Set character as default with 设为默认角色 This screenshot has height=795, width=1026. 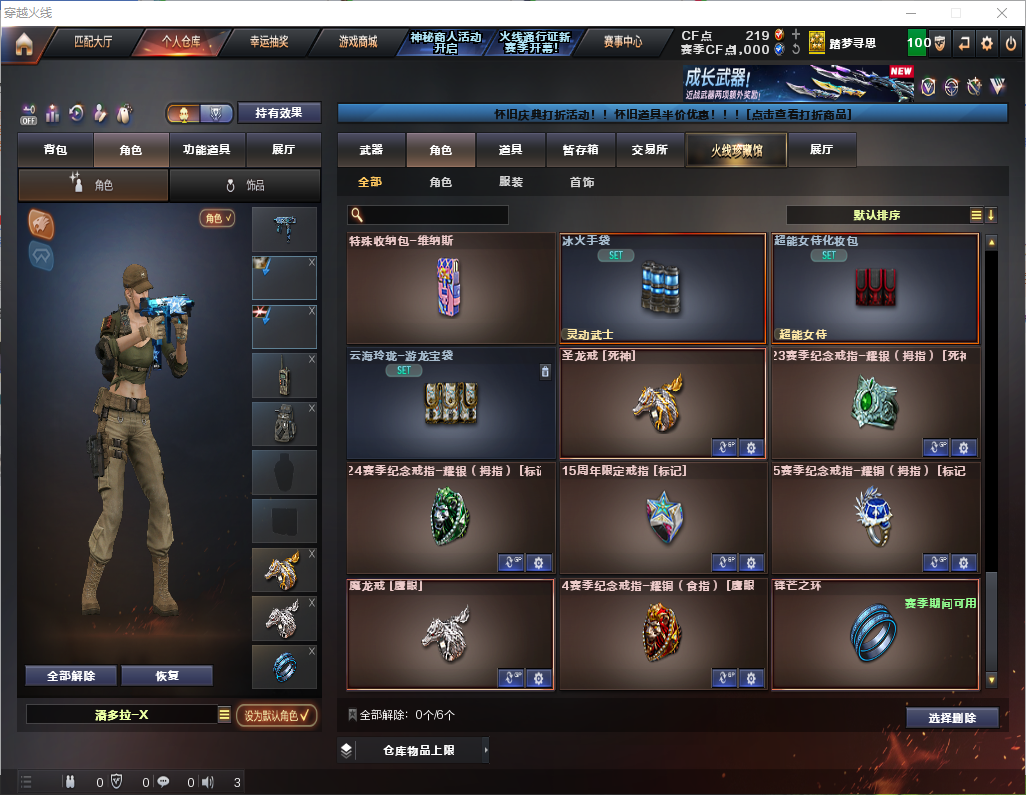[x=276, y=715]
